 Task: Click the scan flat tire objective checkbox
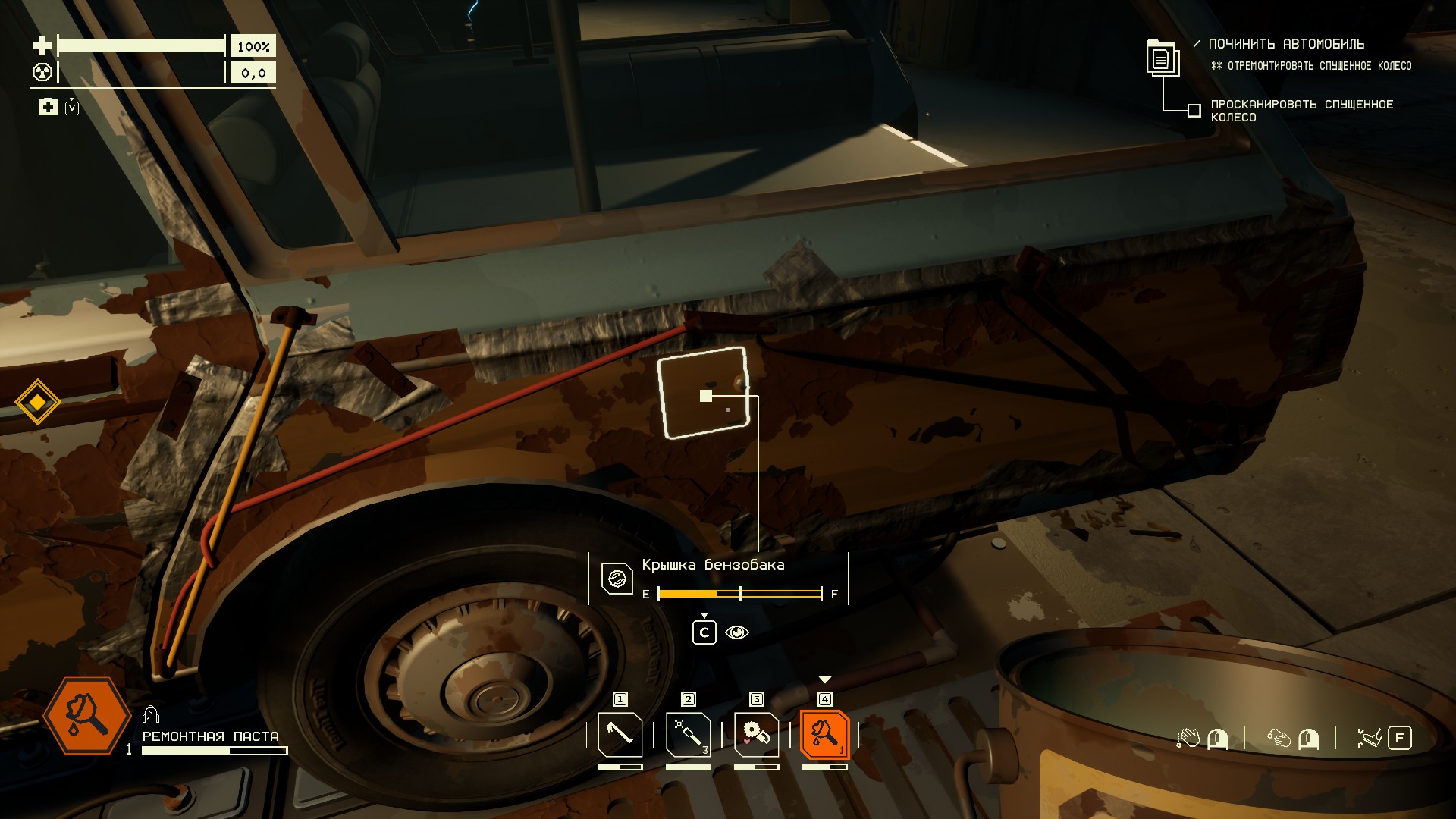1194,111
